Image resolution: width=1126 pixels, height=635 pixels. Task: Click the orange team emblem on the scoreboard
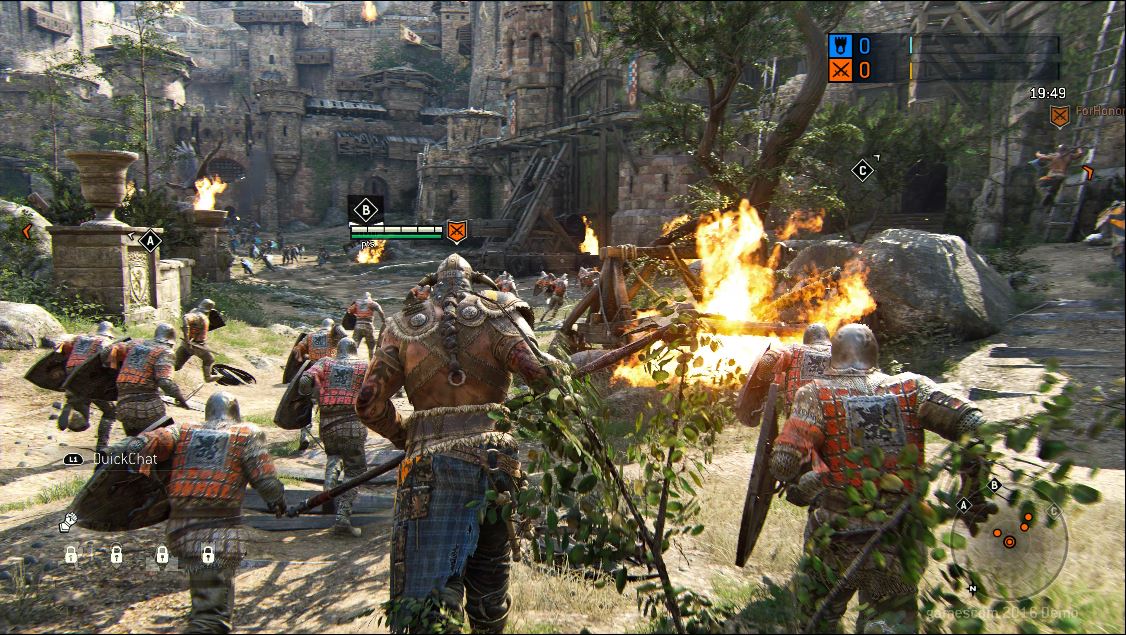point(838,70)
